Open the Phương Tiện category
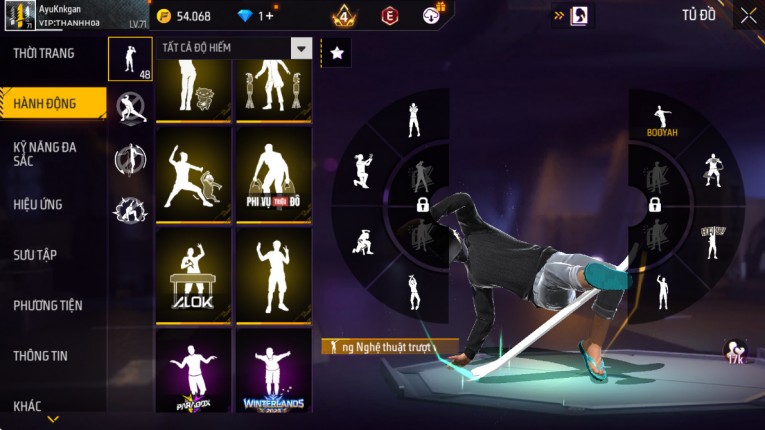Image resolution: width=765 pixels, height=430 pixels. [x=48, y=306]
